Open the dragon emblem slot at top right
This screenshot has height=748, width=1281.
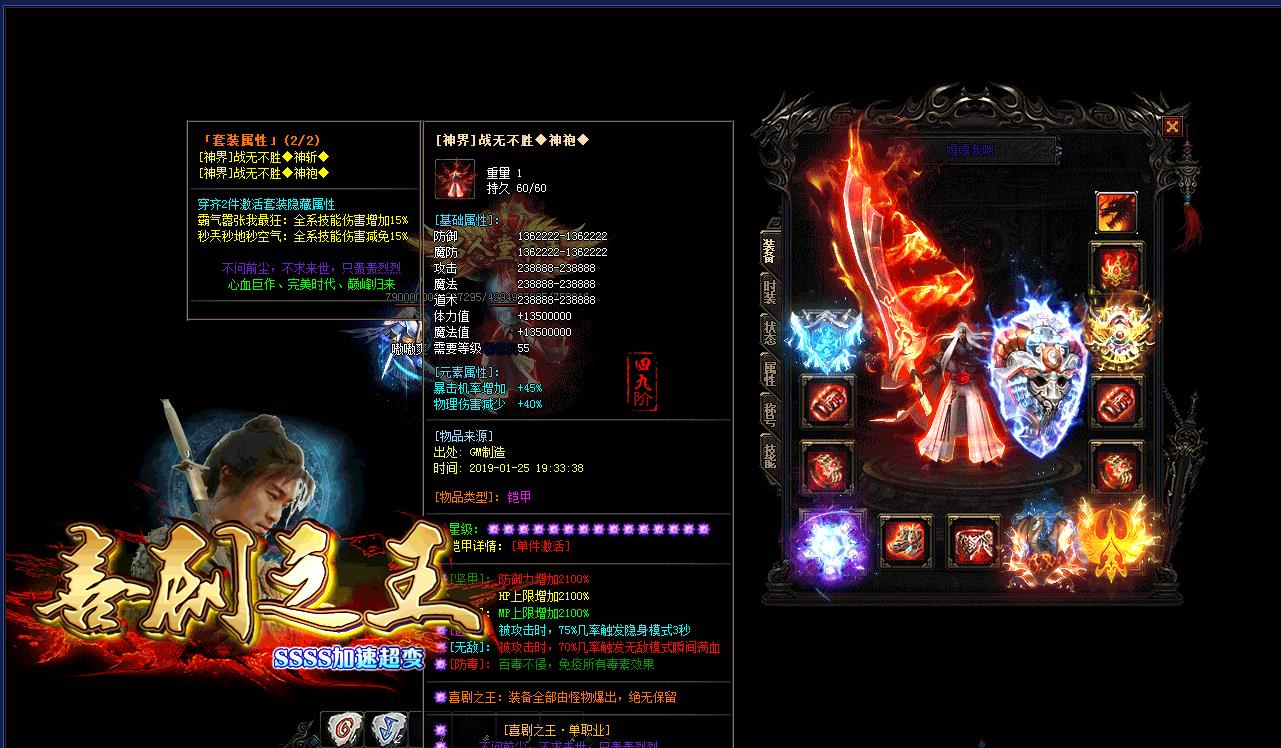pos(1117,210)
